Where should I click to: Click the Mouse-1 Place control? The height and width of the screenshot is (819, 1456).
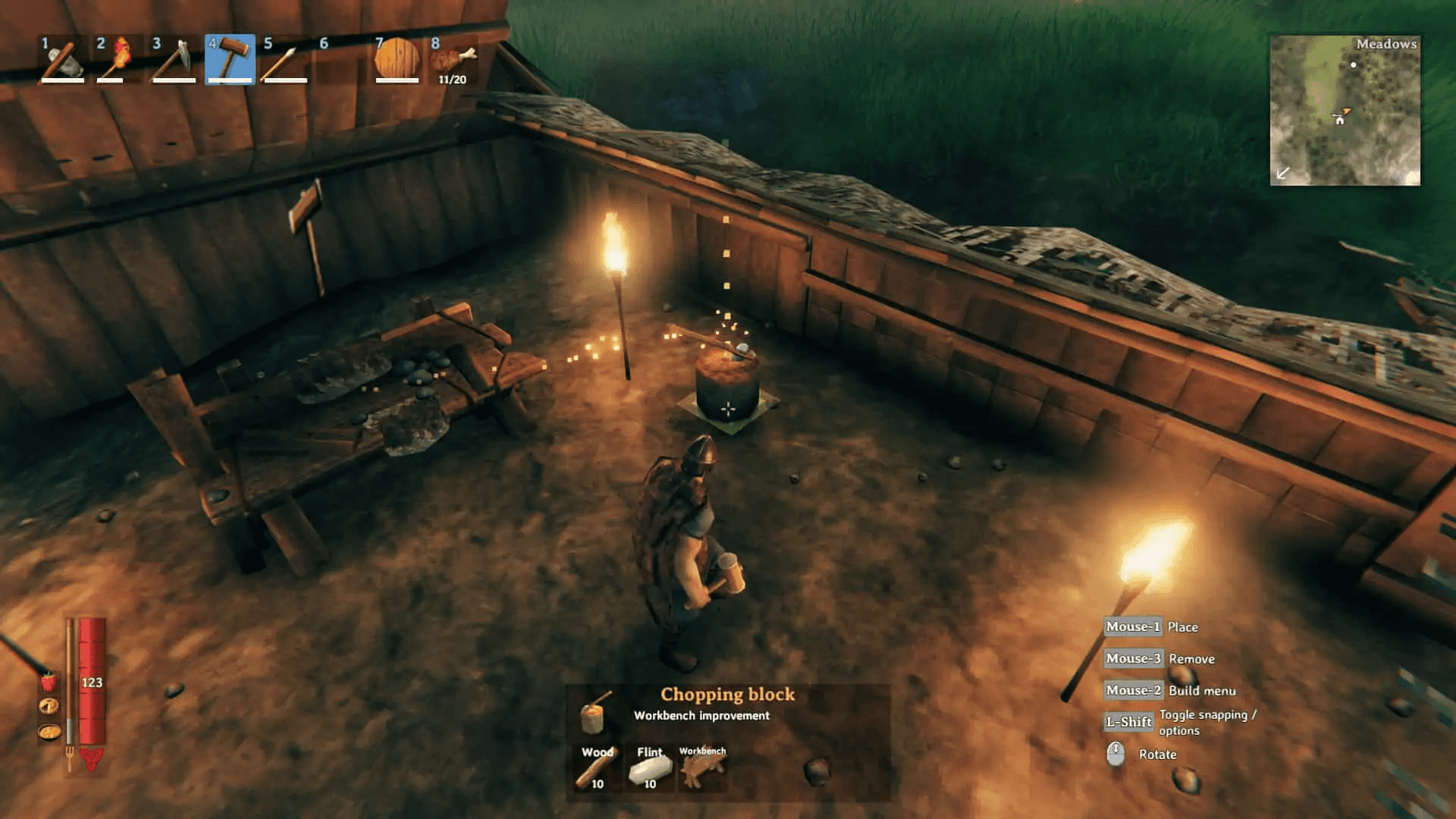pyautogui.click(x=1131, y=627)
